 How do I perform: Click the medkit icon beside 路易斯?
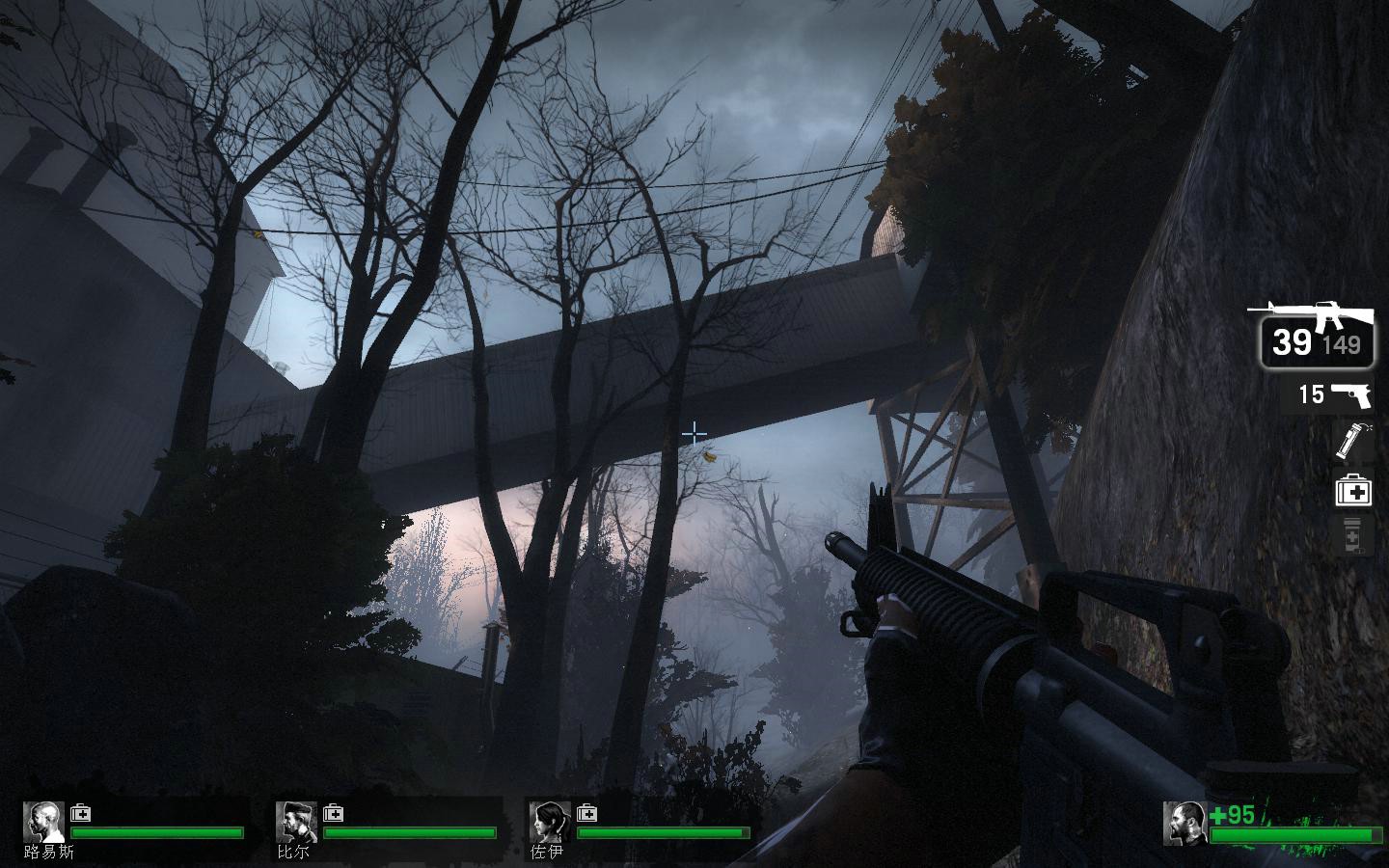(x=81, y=812)
